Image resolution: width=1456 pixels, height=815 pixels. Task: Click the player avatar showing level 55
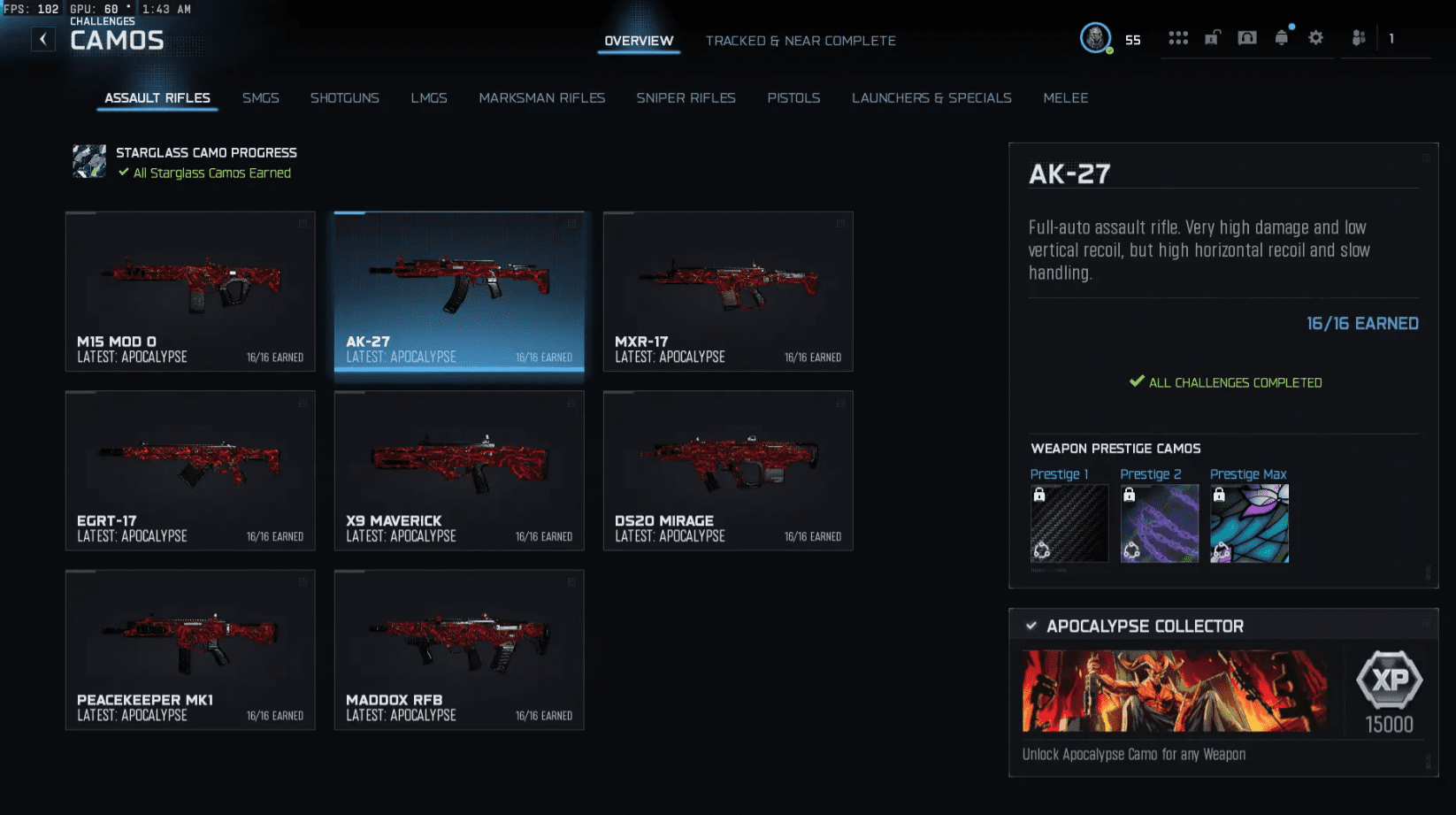(x=1094, y=39)
